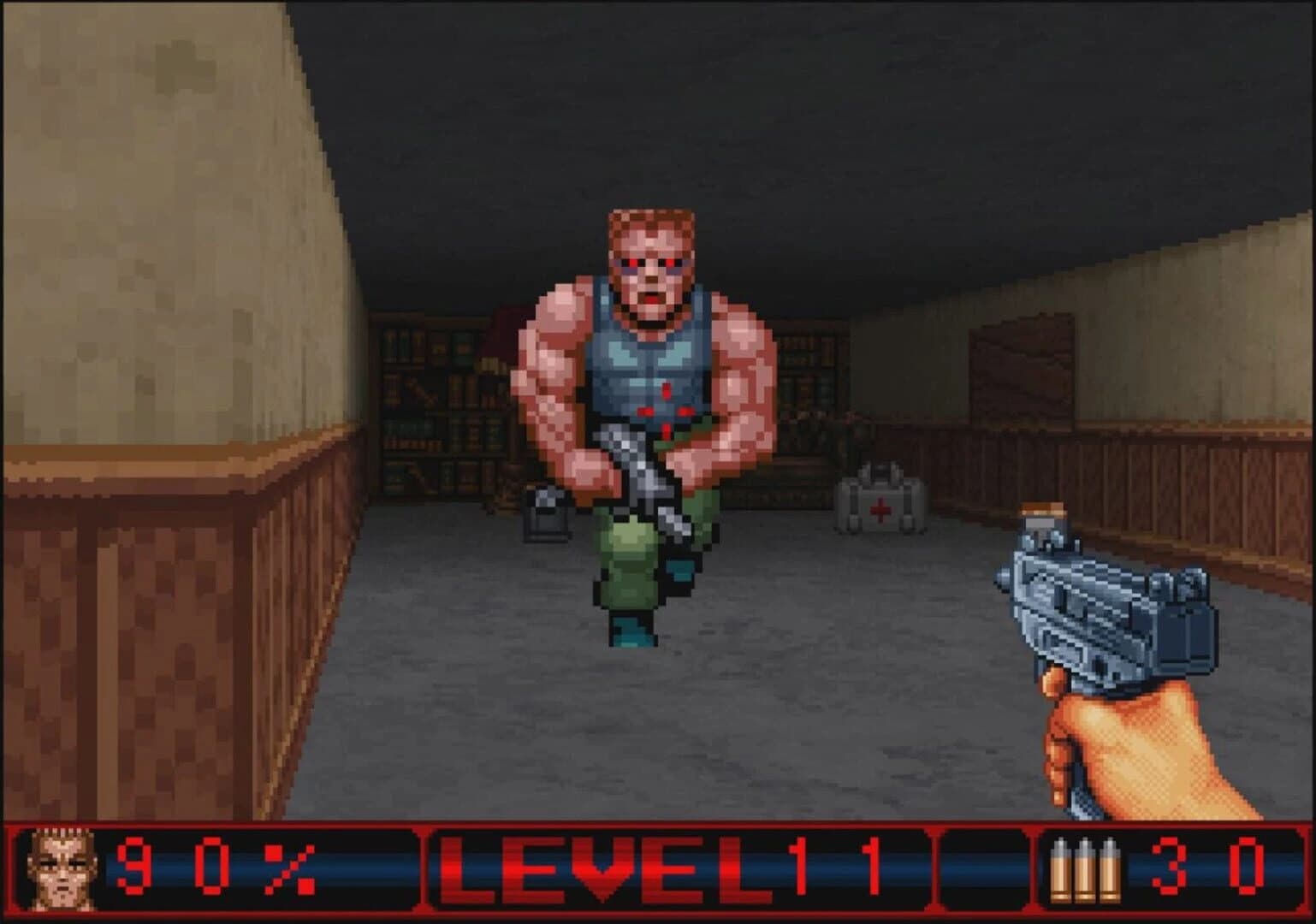1316x924 pixels.
Task: Click the third bullet in the ammo display
Action: pyautogui.click(x=1111, y=871)
